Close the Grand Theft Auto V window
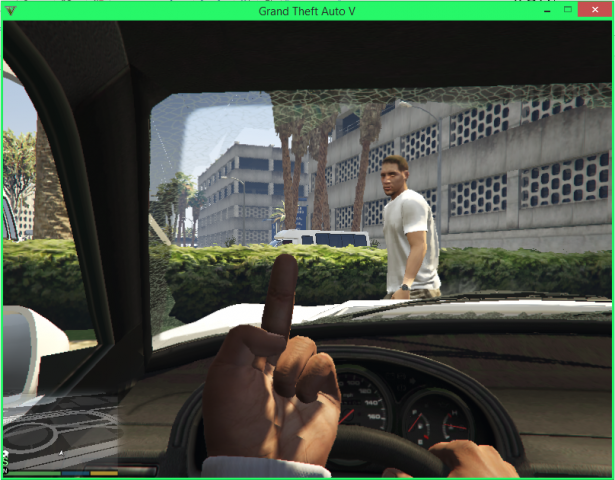The height and width of the screenshot is (480, 615). [596, 10]
